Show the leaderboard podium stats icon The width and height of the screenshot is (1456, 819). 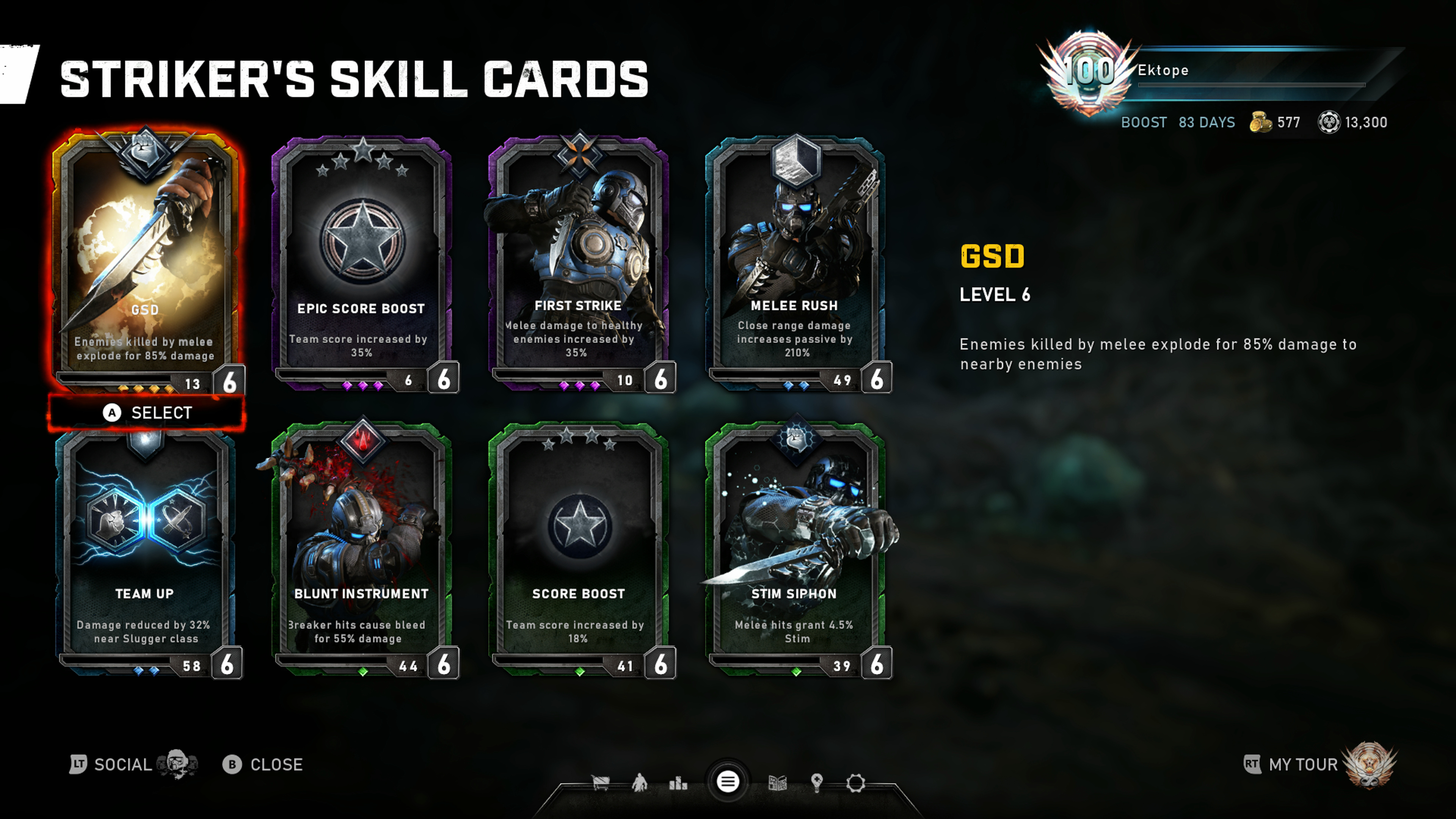click(x=678, y=783)
